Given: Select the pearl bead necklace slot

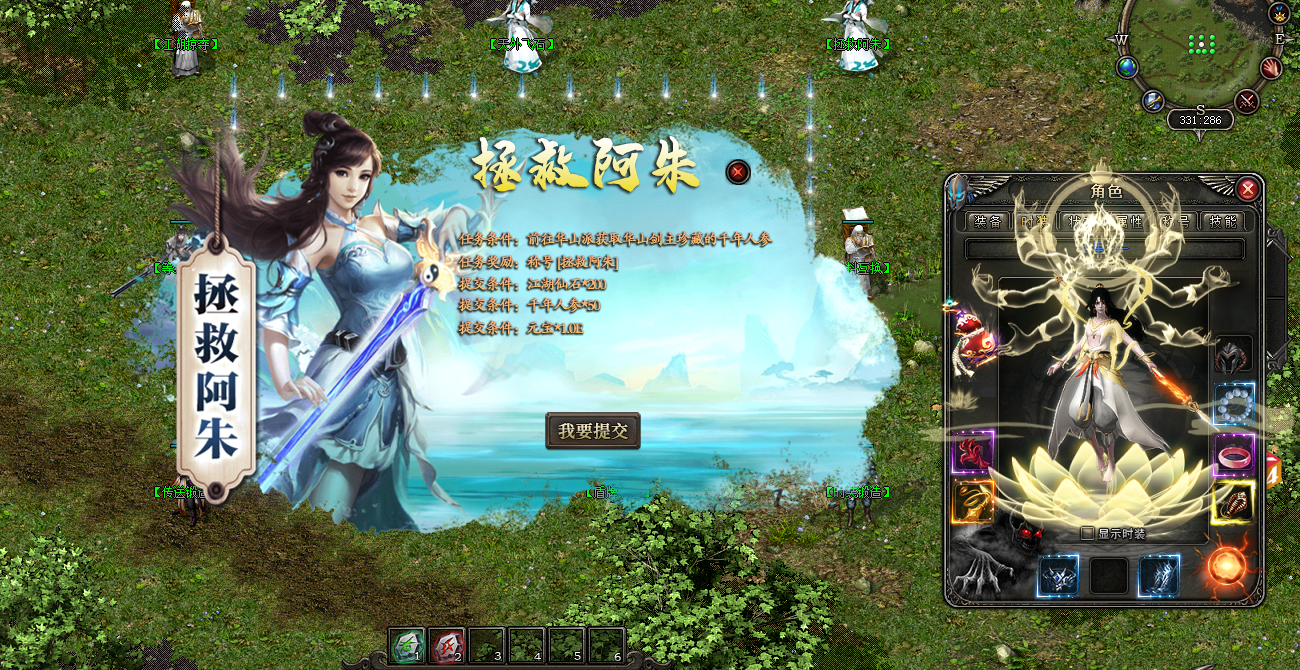Looking at the screenshot, I should (1233, 404).
